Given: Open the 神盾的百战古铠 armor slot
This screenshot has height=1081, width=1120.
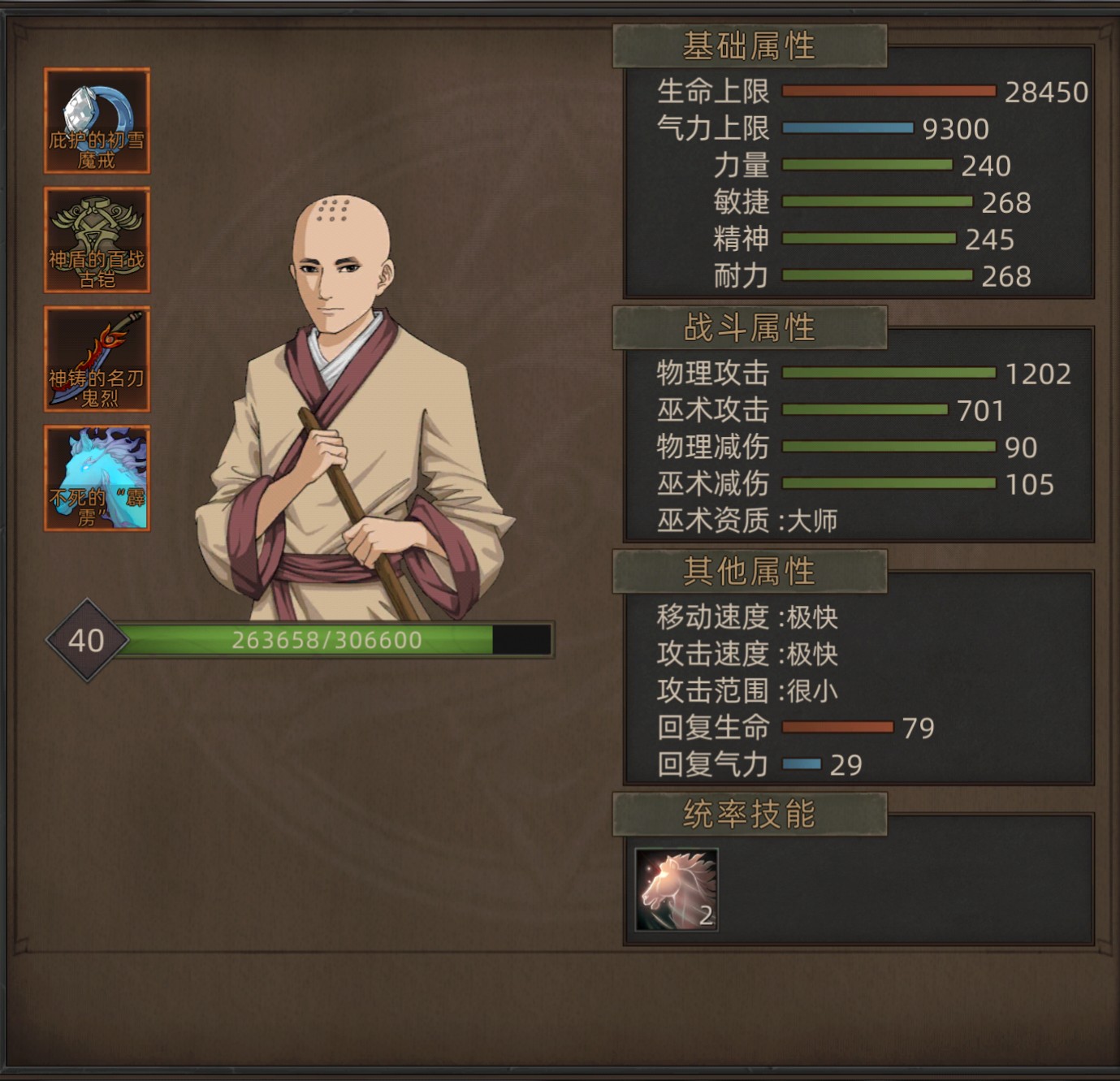Looking at the screenshot, I should click(x=97, y=240).
